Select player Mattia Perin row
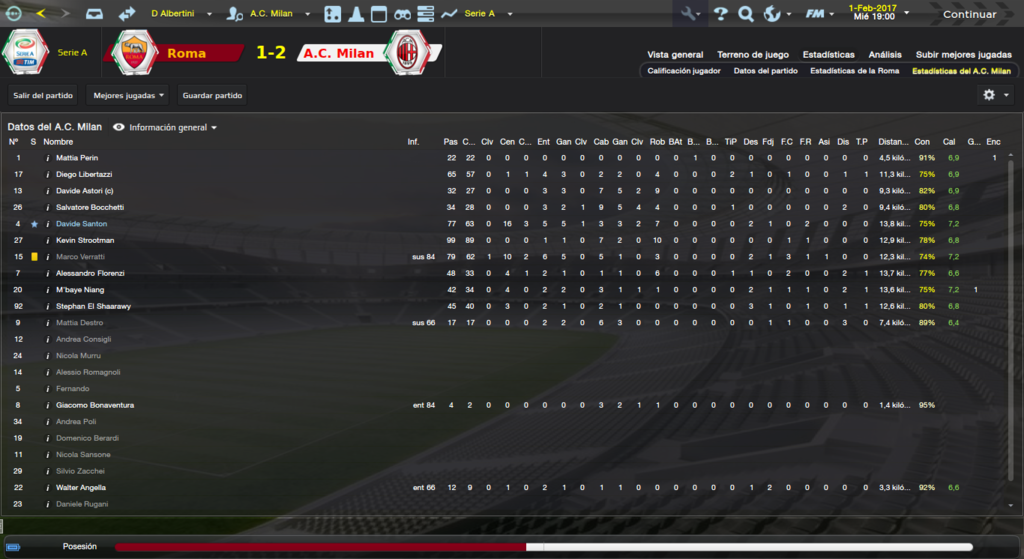The image size is (1024, 559). pos(77,158)
